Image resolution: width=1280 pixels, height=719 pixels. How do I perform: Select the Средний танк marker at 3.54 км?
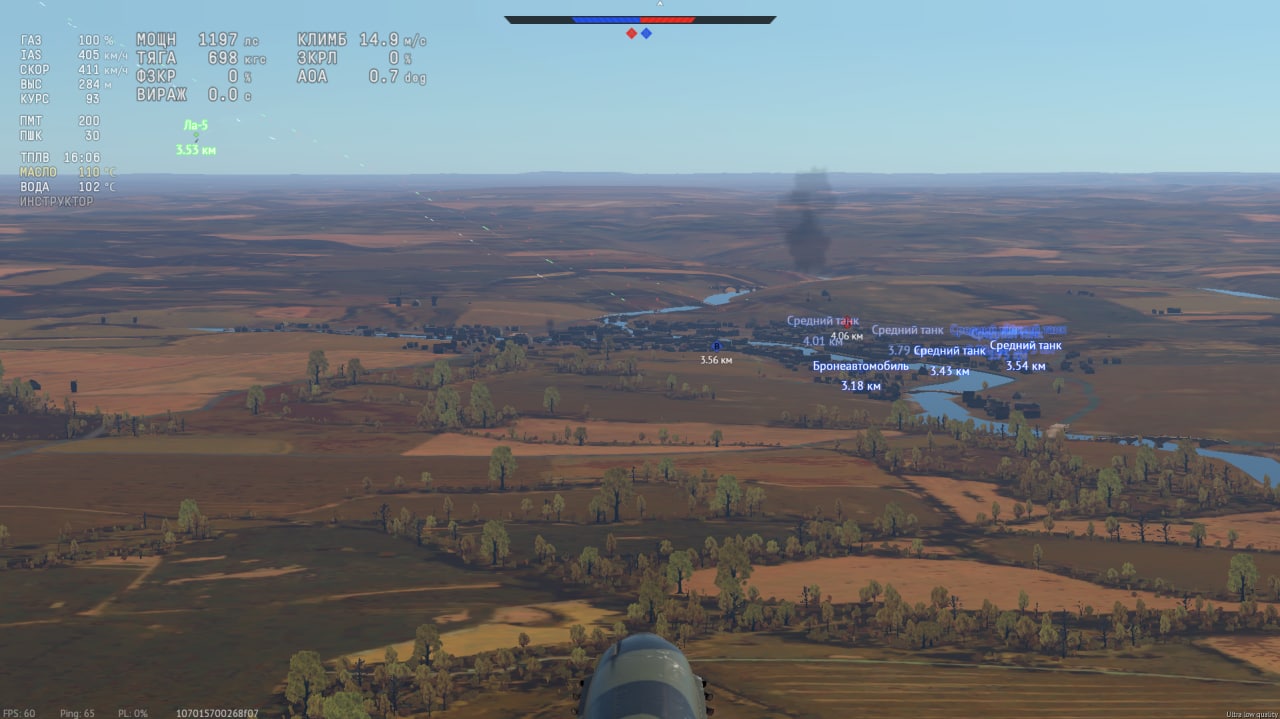(1025, 346)
